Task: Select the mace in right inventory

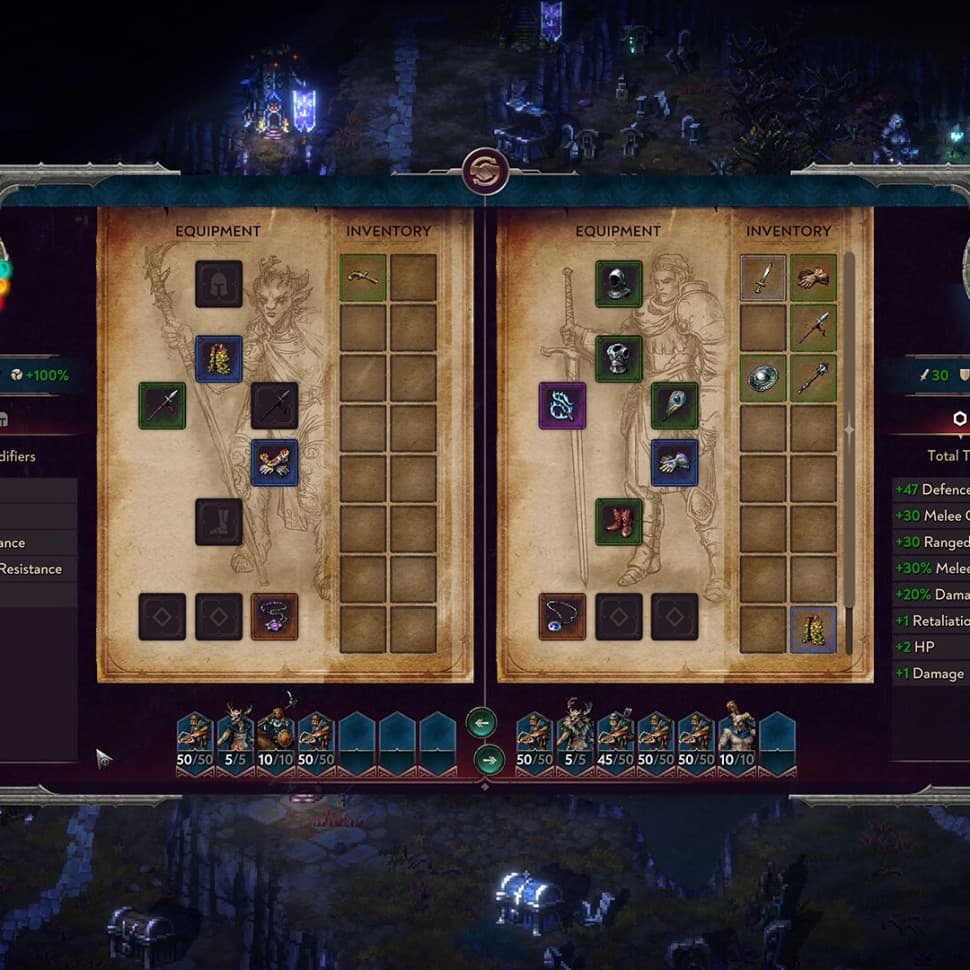Action: point(813,378)
